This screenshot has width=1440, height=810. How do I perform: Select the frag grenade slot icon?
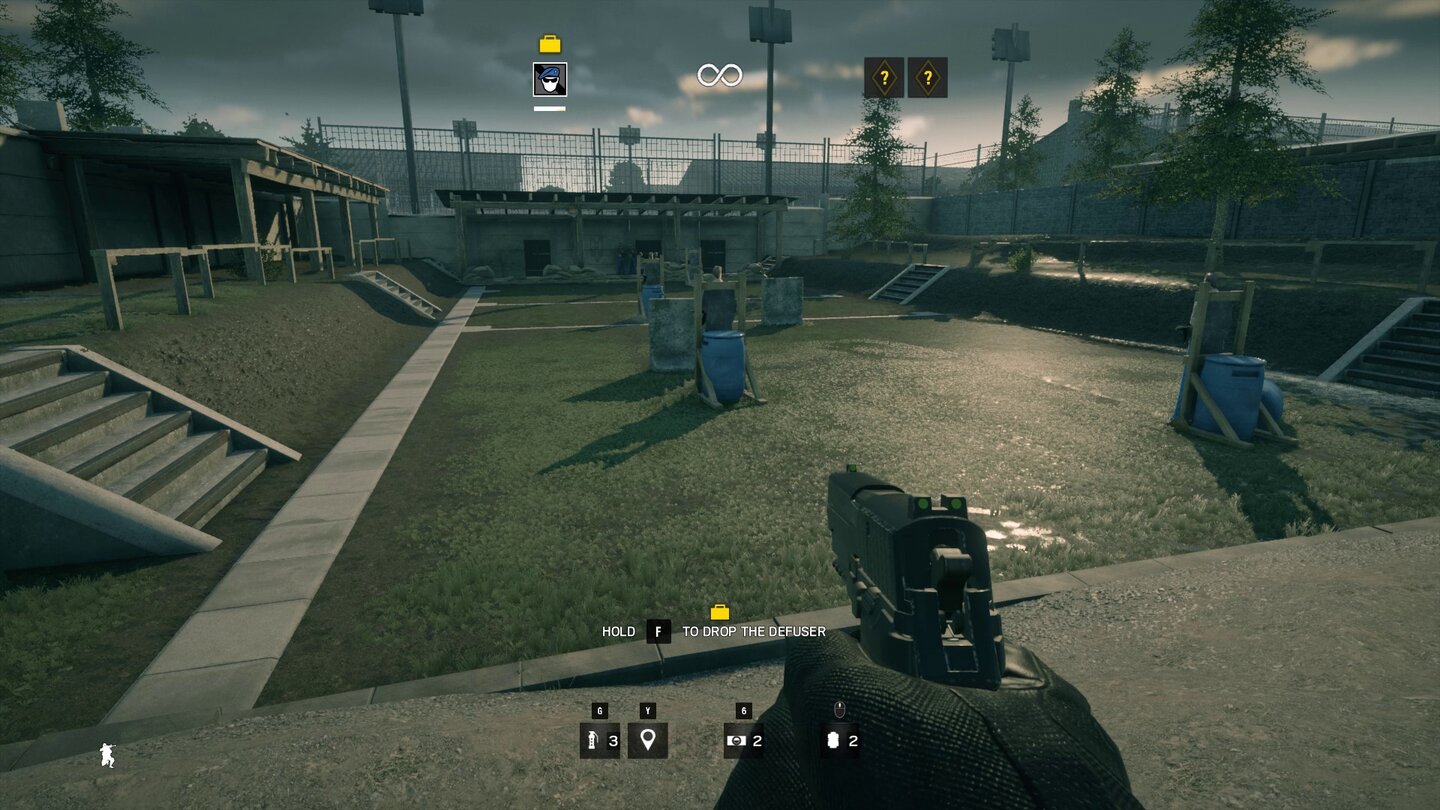[x=591, y=741]
